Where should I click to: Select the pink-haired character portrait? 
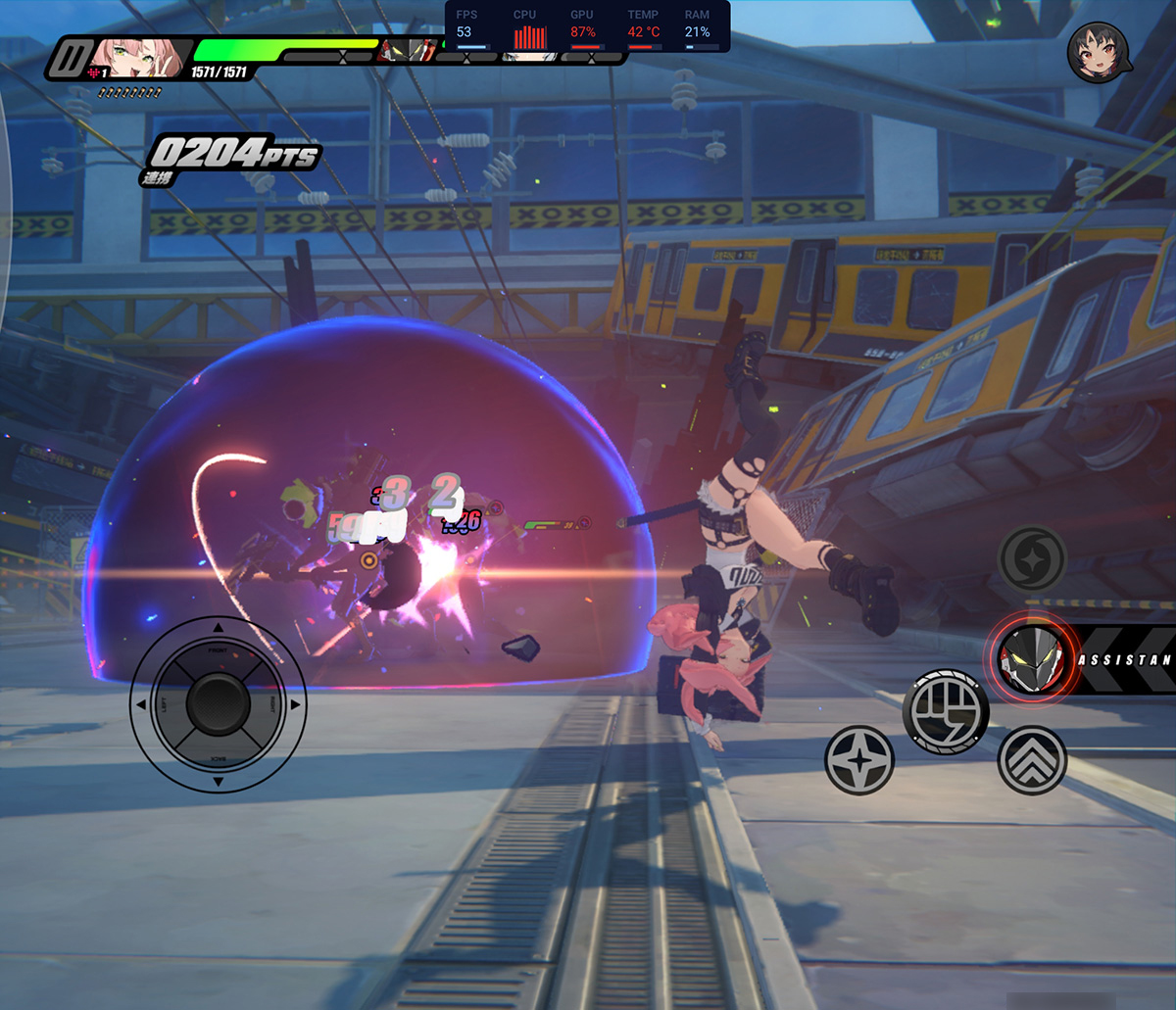131,59
